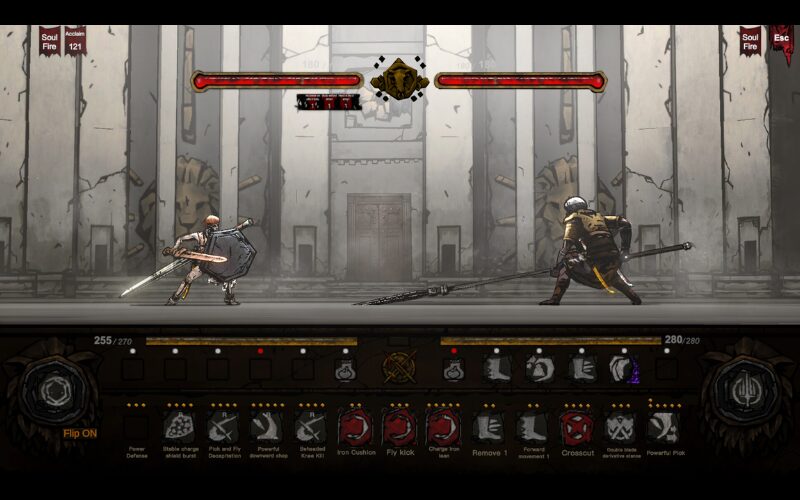Image resolution: width=800 pixels, height=500 pixels.
Task: Choose the Double blade defensive stance
Action: [620, 428]
